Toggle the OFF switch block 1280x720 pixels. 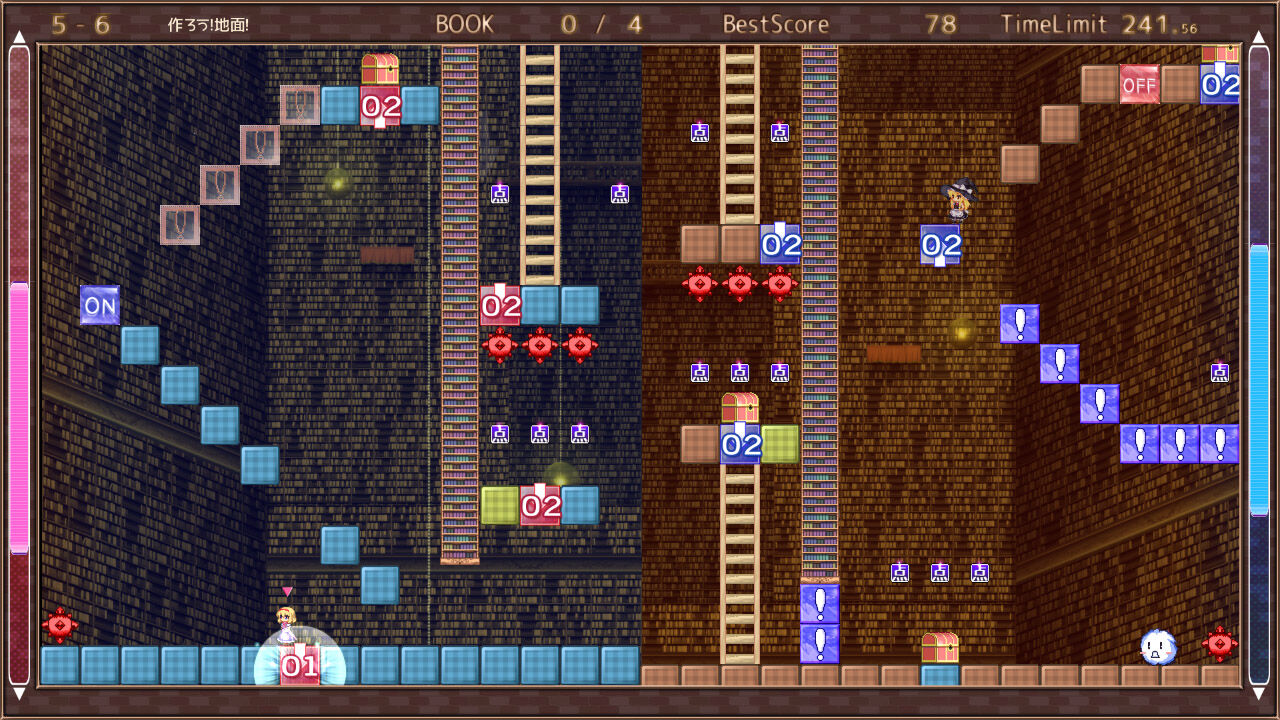tap(1142, 86)
